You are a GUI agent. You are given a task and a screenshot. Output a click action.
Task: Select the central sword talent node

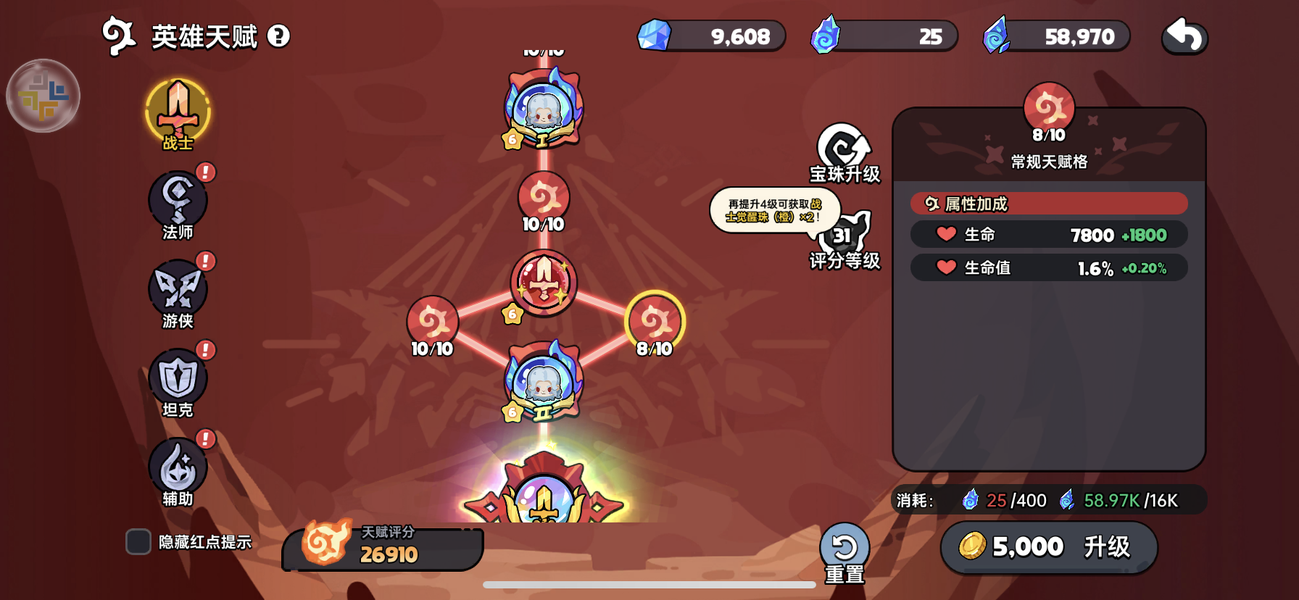coord(543,283)
